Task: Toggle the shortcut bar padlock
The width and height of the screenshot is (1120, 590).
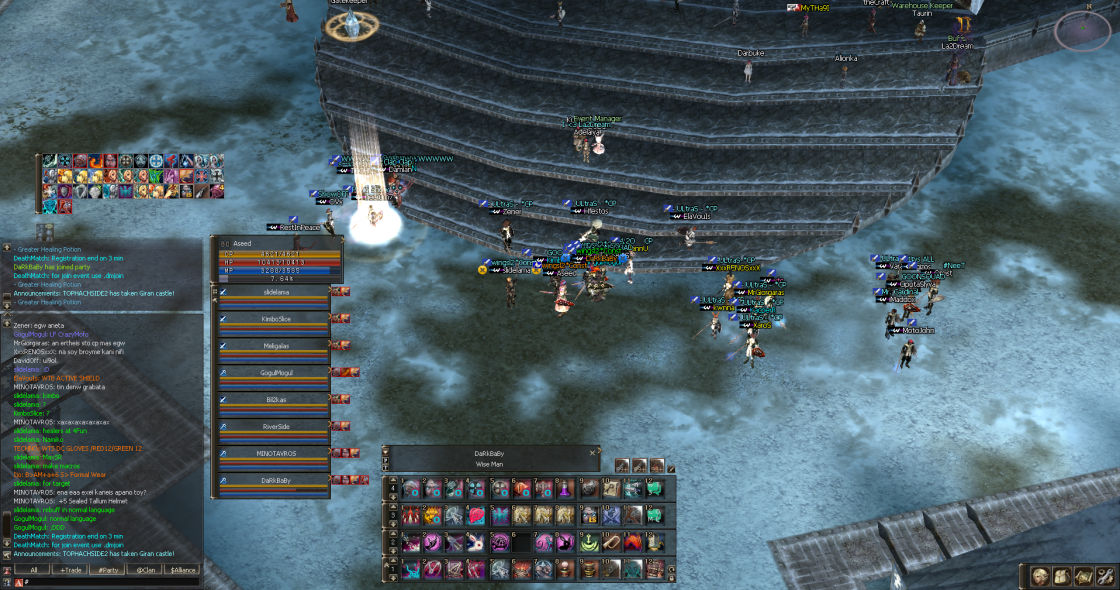Action: coord(670,577)
